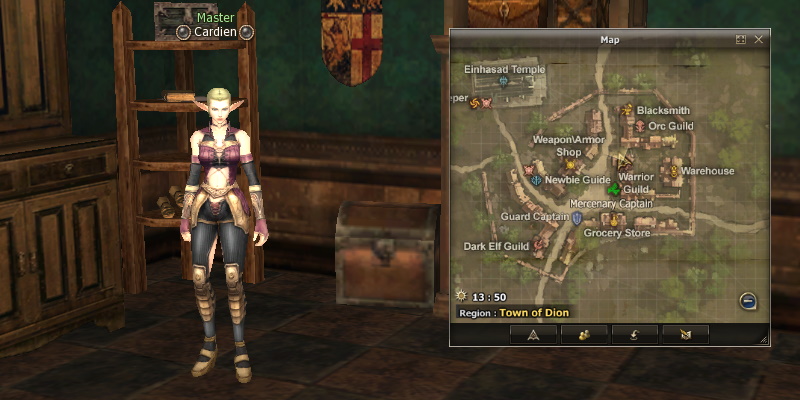This screenshot has width=800, height=400.
Task: Select the Blacksmith marker on map
Action: pyautogui.click(x=627, y=110)
